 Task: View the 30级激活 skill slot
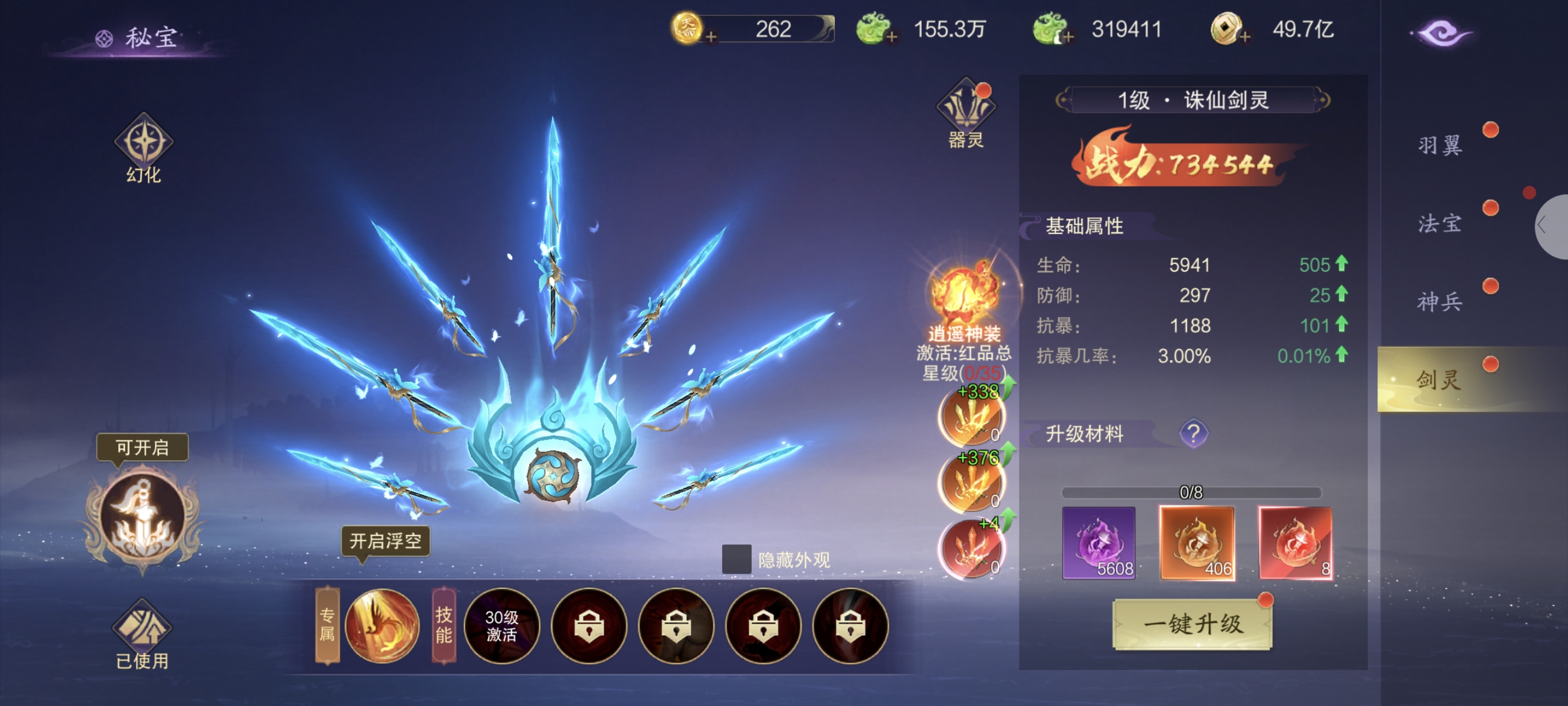[x=501, y=625]
